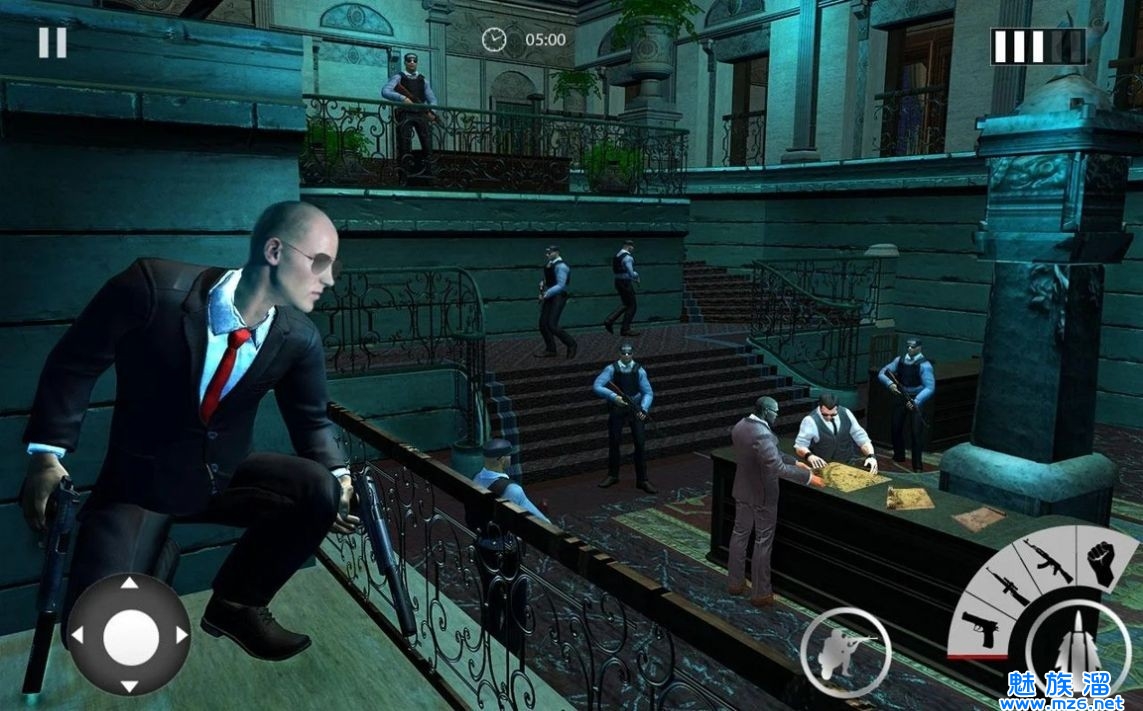This screenshot has height=711, width=1143.
Task: Tap the joystick's right arrow
Action: pos(181,635)
